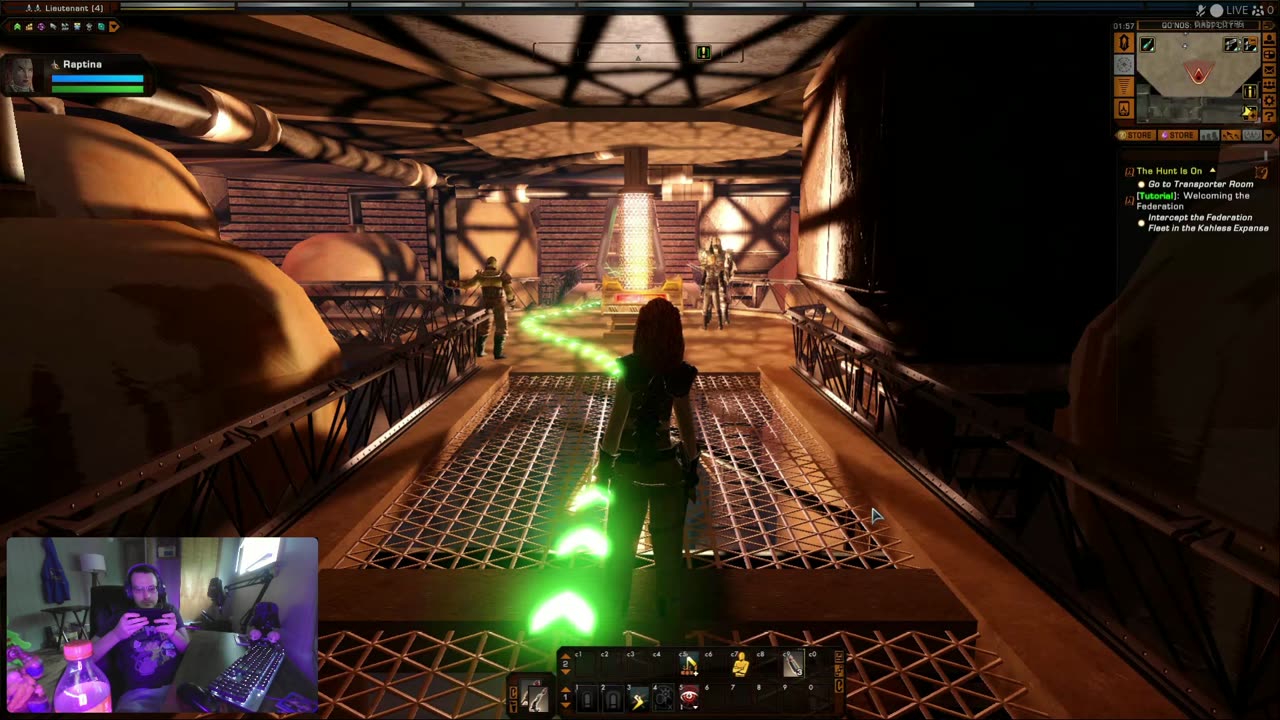Activate the red eye ability in slot 5
This screenshot has height=720, width=1280.
pyautogui.click(x=689, y=697)
